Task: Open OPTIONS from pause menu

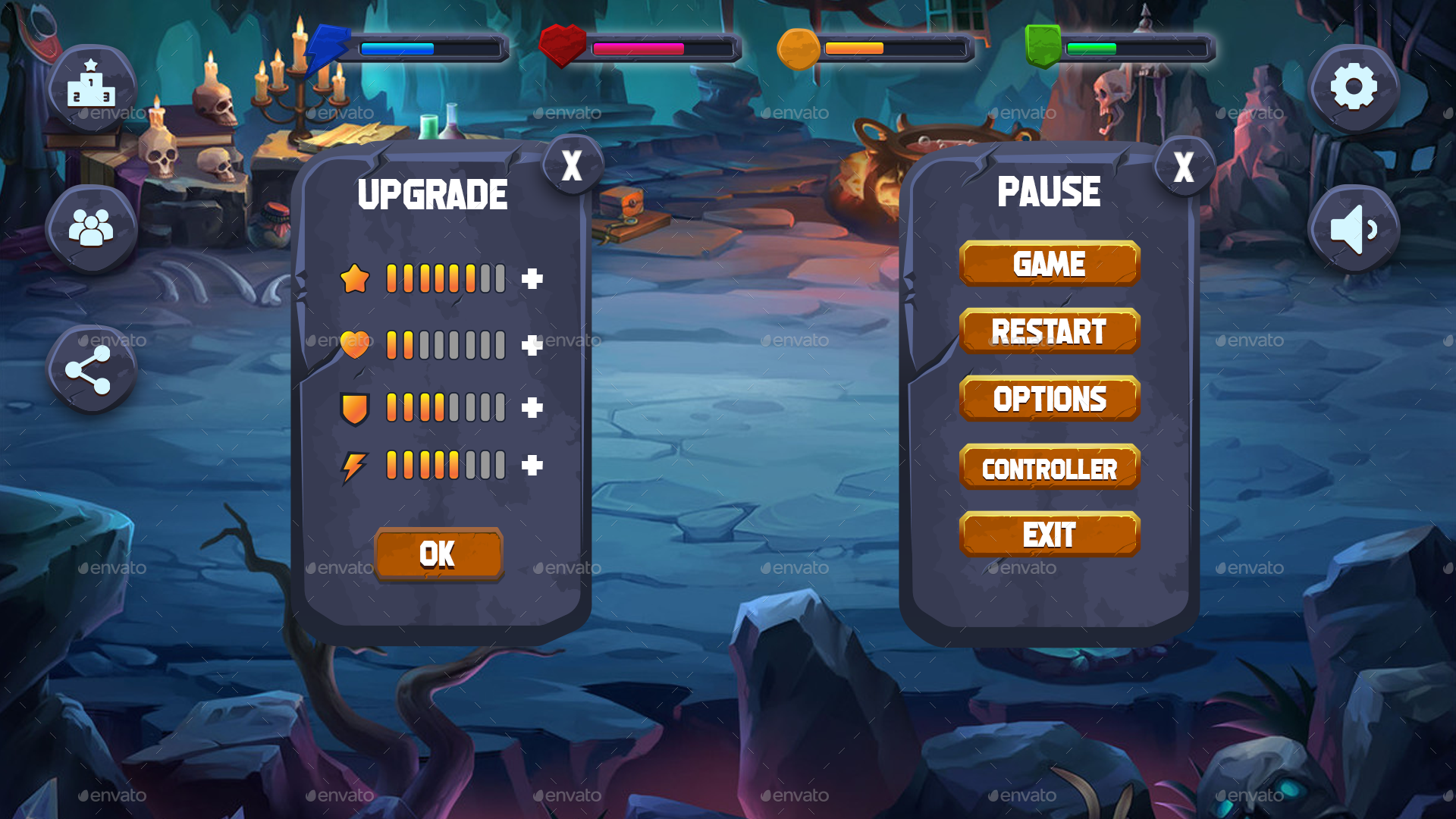Action: pos(1050,397)
